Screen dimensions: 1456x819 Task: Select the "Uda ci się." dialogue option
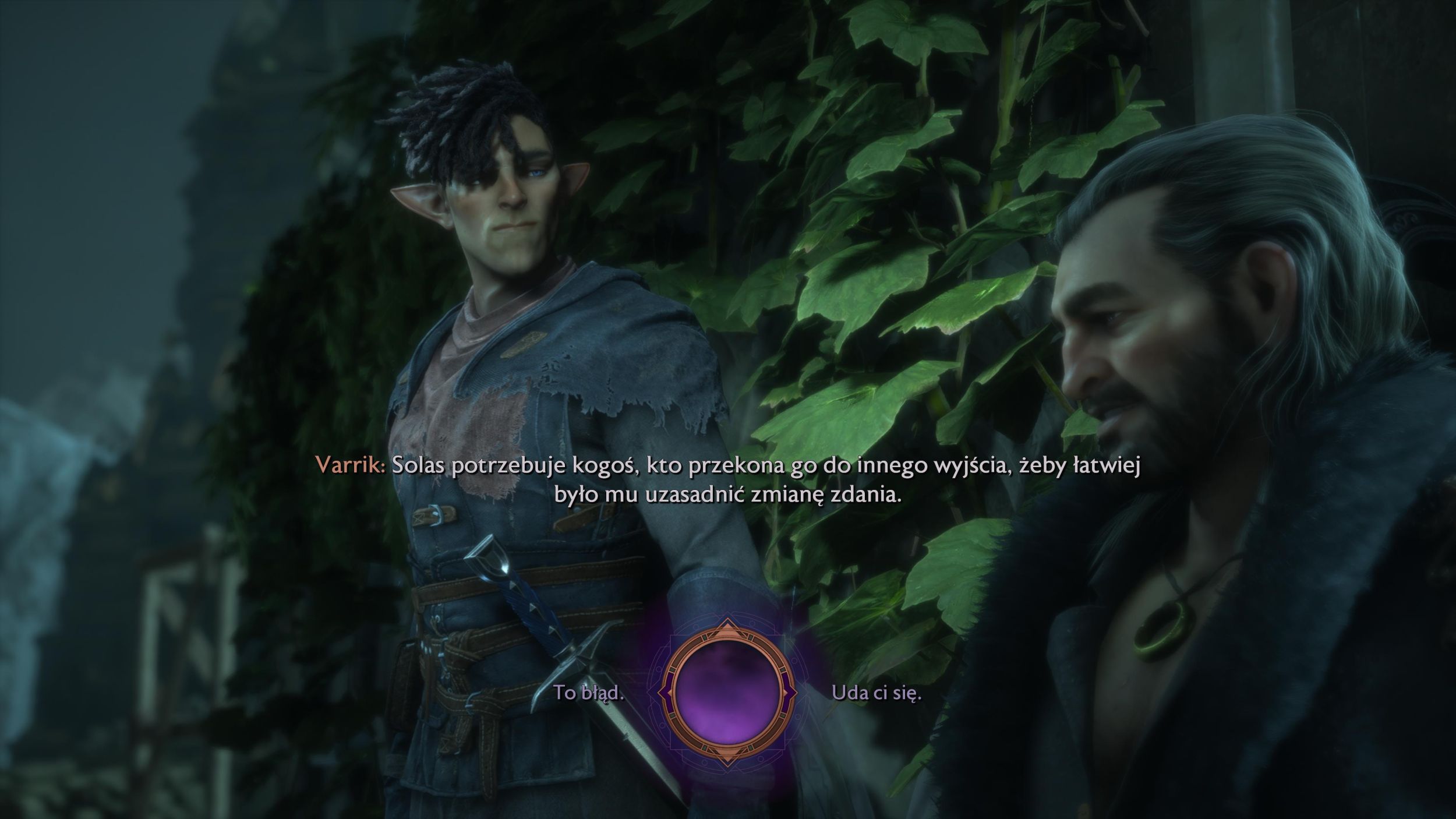coord(877,693)
